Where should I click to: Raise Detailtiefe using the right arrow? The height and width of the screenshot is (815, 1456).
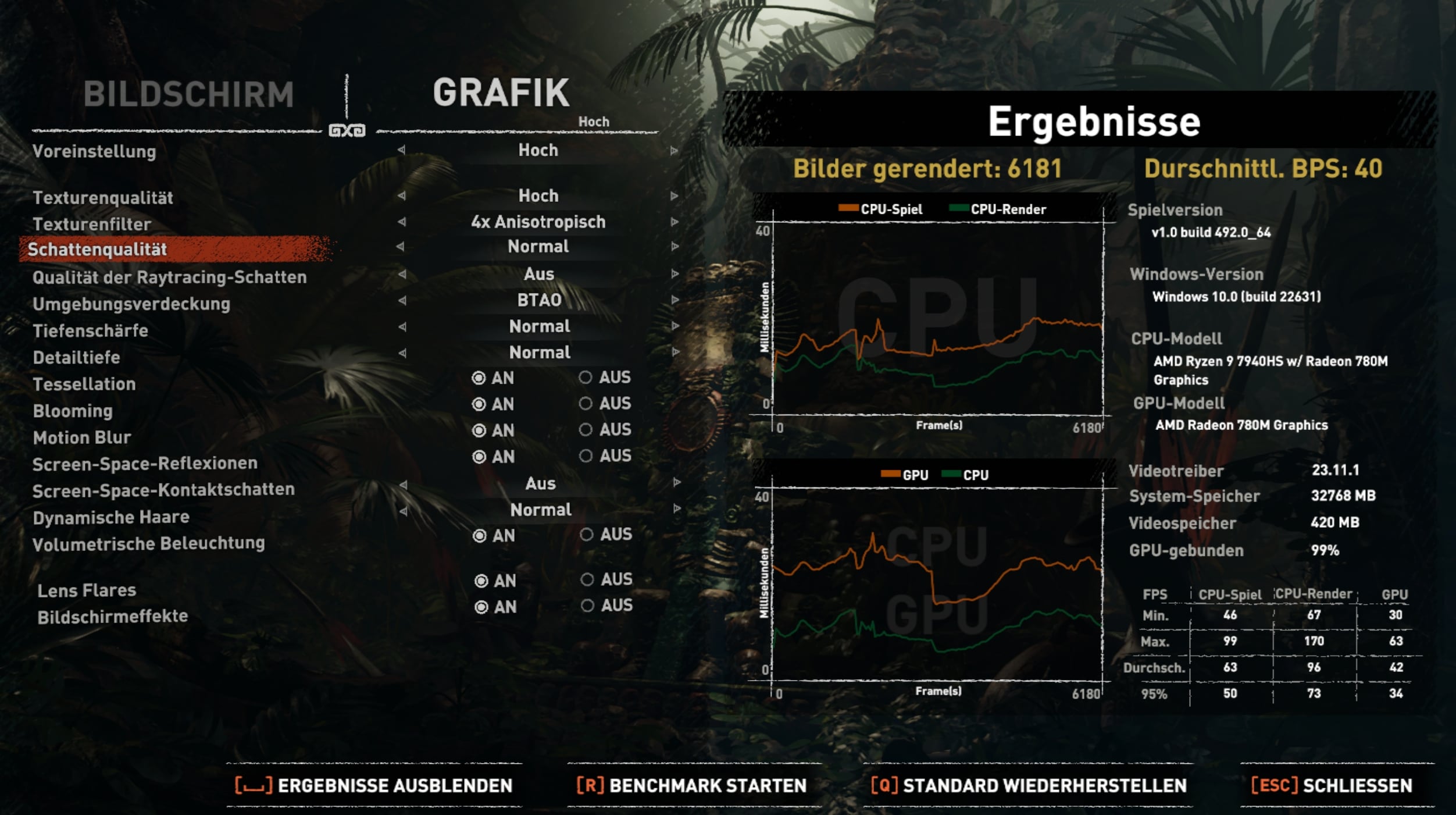675,353
